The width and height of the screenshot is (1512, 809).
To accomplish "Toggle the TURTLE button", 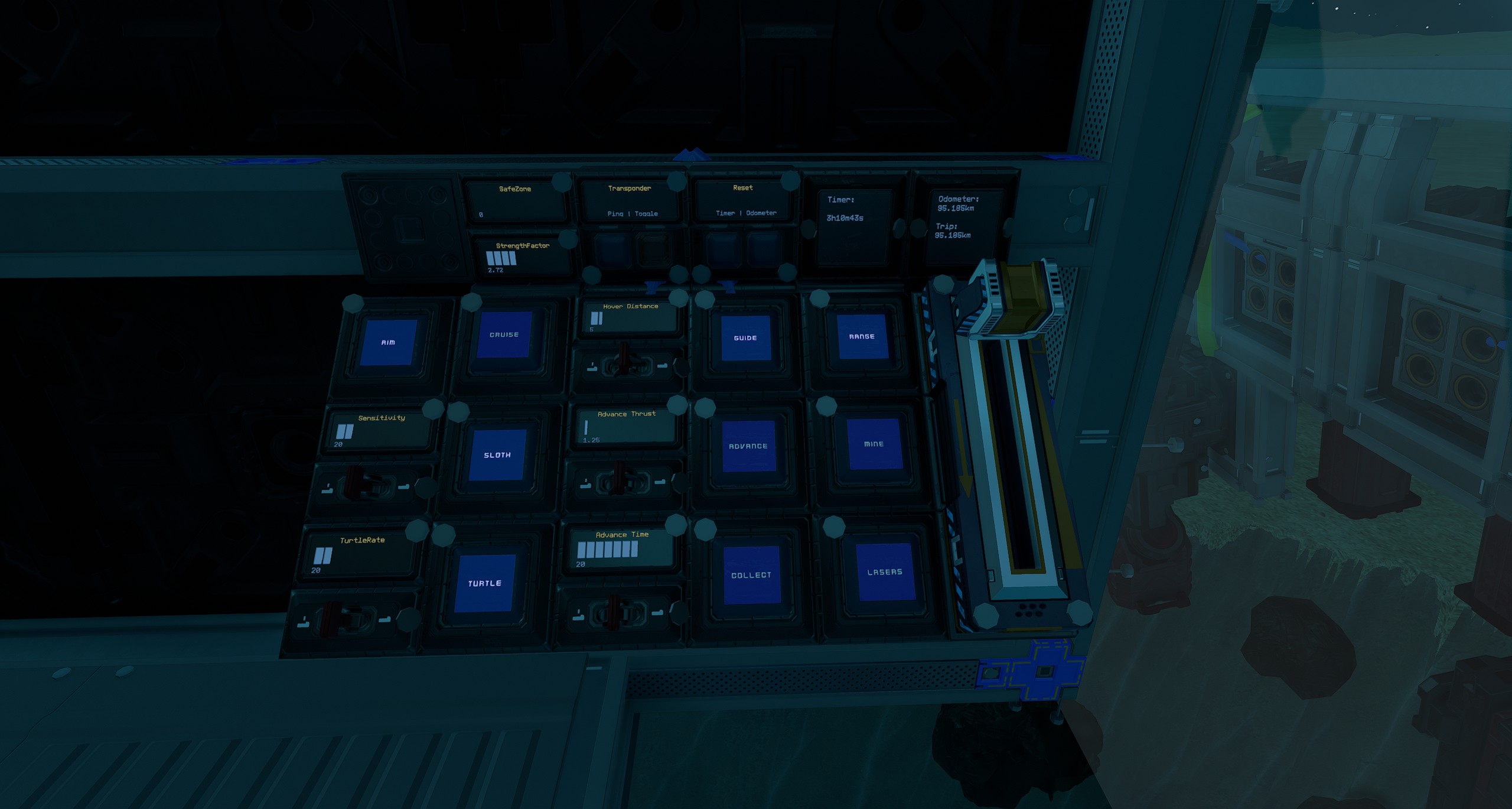I will (x=484, y=583).
